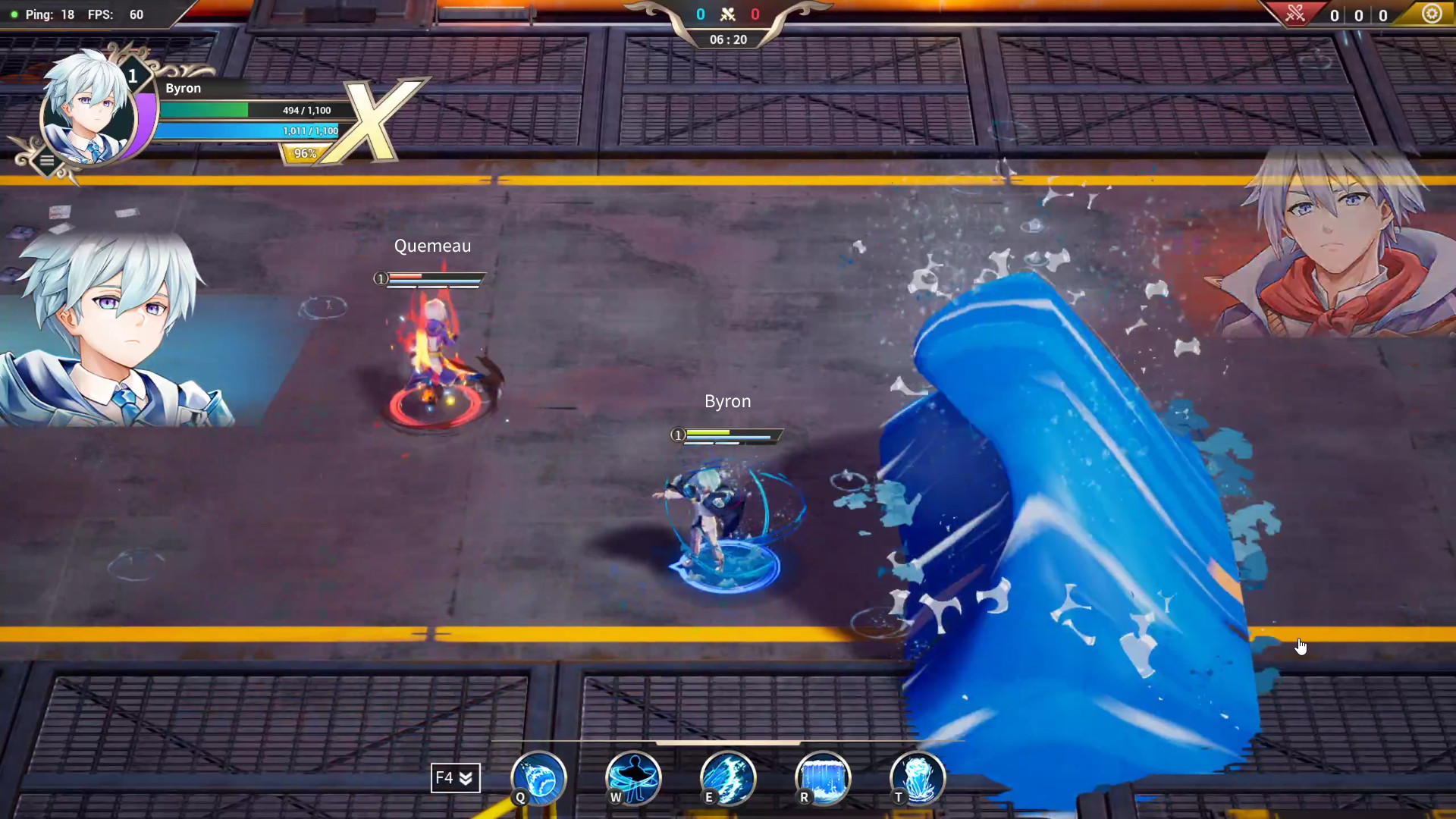This screenshot has height=819, width=1456.
Task: Click the level 1 badge on portrait
Action: 133,76
